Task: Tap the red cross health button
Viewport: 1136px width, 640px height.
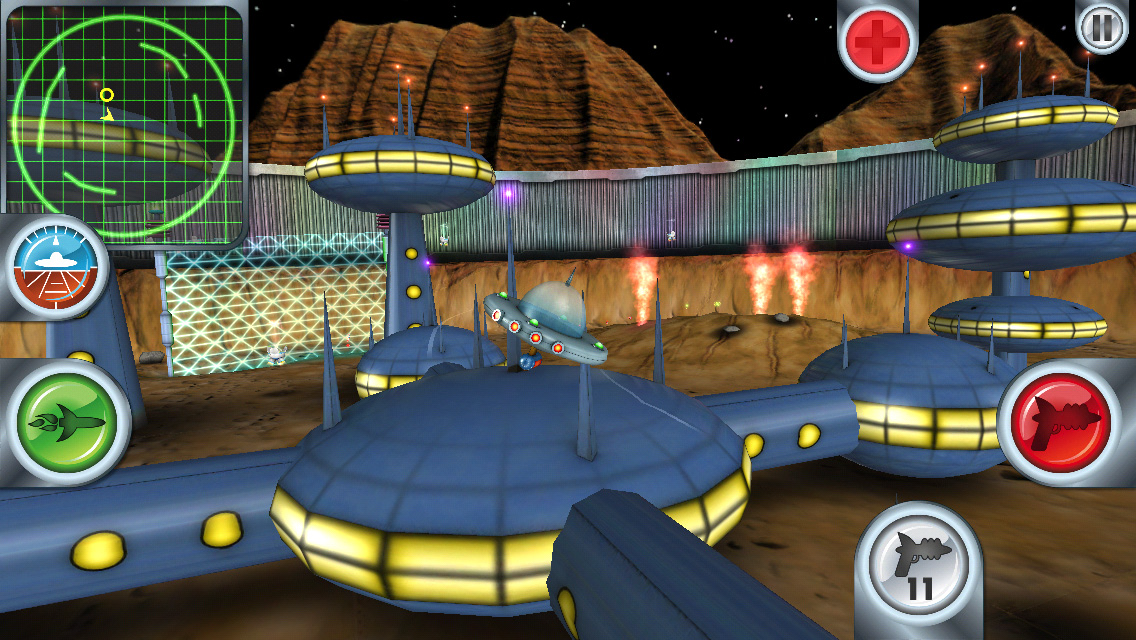Action: point(877,40)
